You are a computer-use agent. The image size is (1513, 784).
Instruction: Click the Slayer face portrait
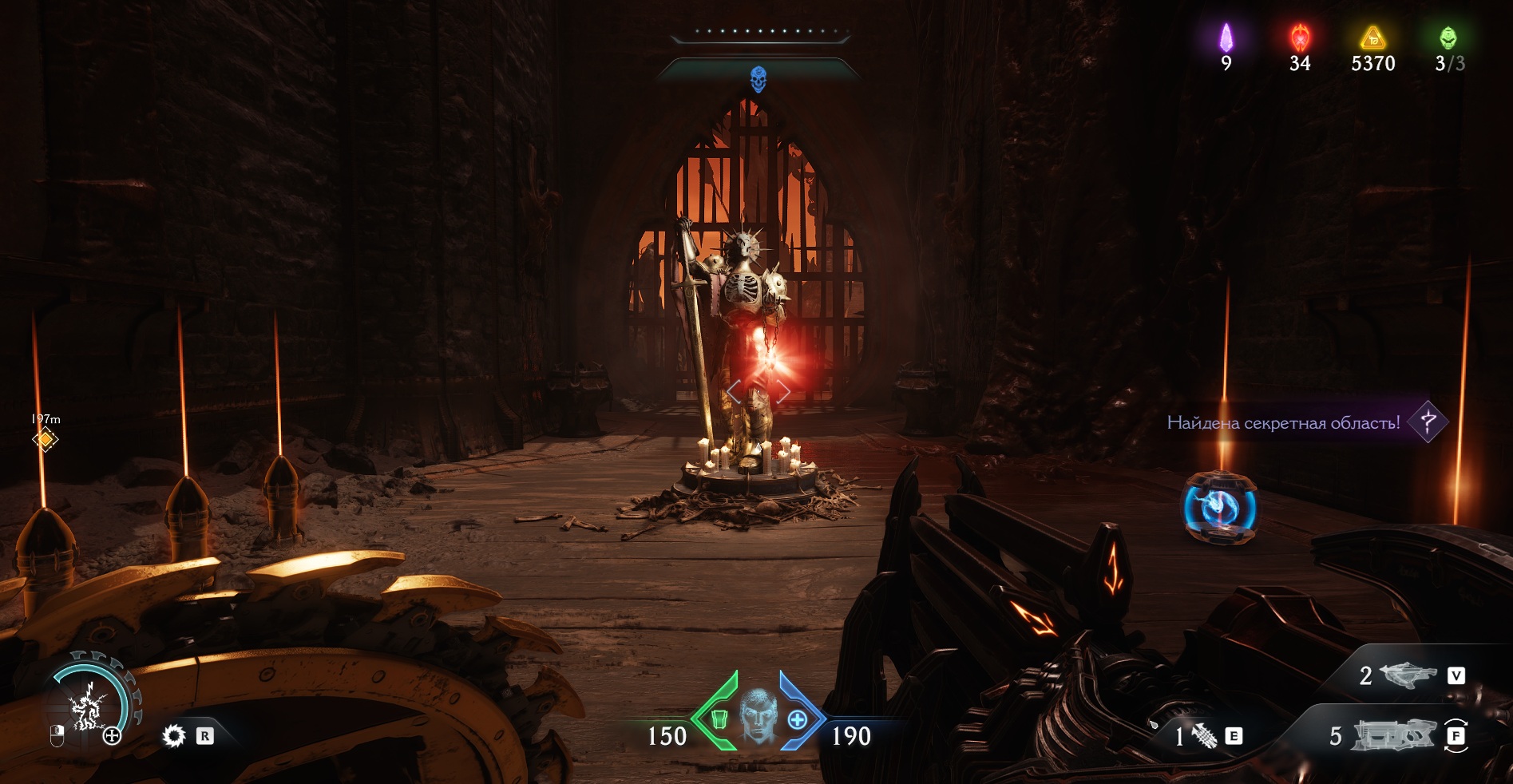(x=758, y=715)
